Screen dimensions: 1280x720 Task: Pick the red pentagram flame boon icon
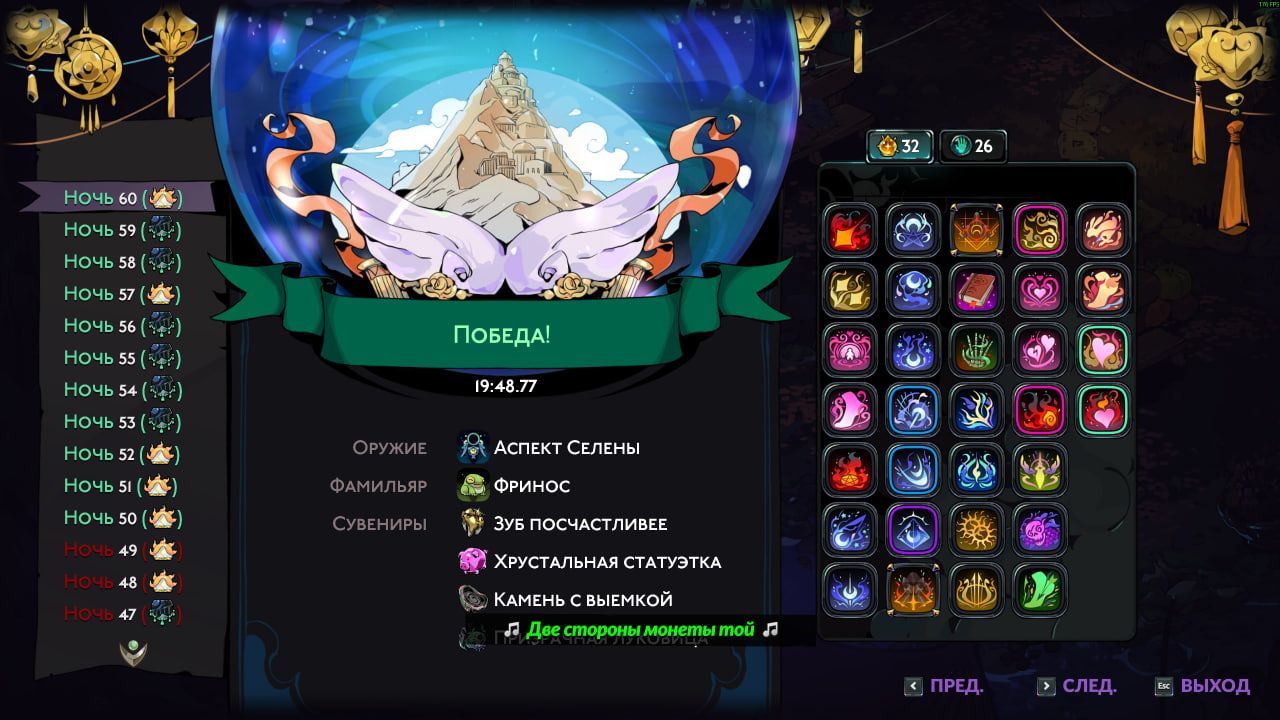[x=851, y=470]
